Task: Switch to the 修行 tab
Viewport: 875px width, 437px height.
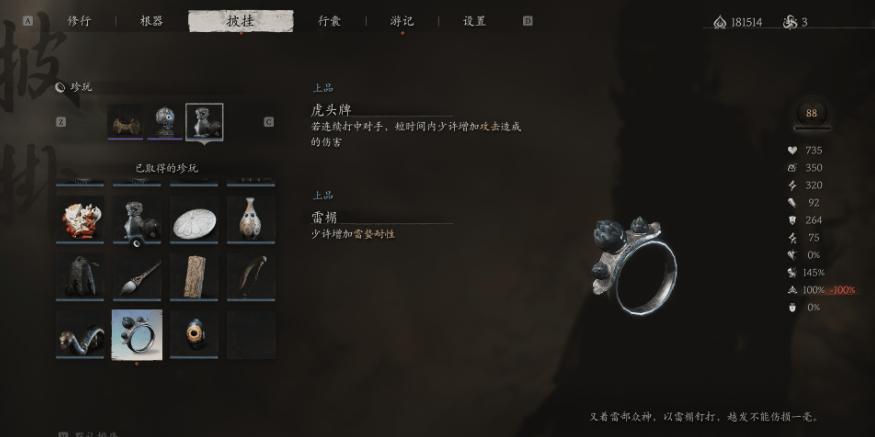Action: [x=78, y=21]
